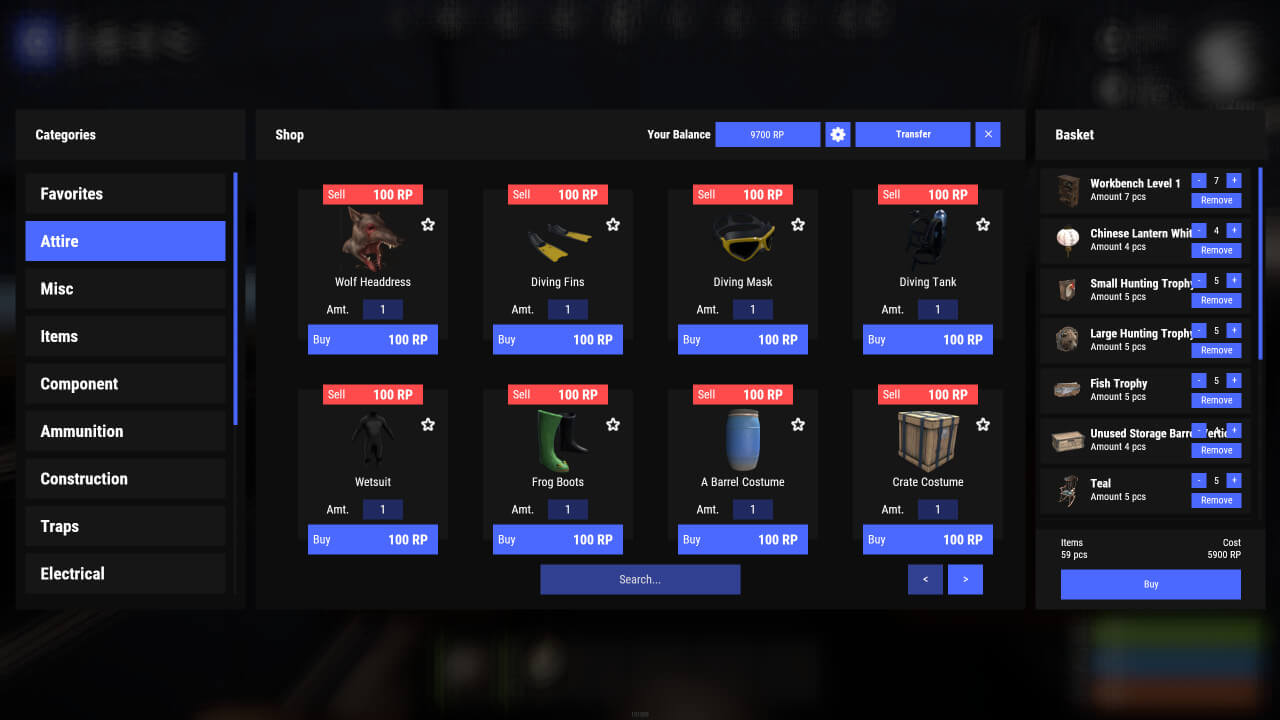The image size is (1280, 720).
Task: Open the shop settings gear
Action: (837, 134)
